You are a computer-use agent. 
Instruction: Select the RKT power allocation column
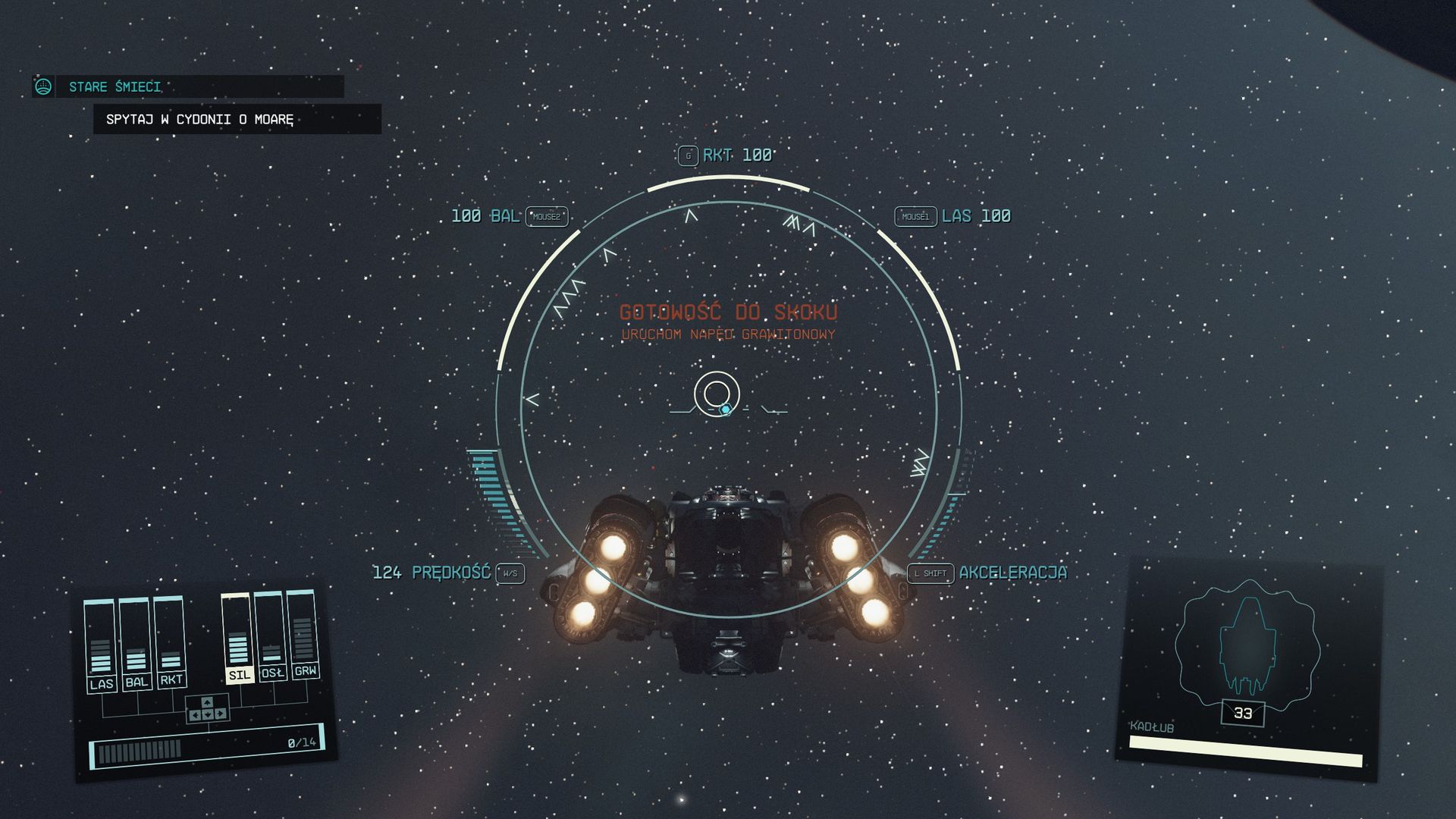(x=170, y=641)
